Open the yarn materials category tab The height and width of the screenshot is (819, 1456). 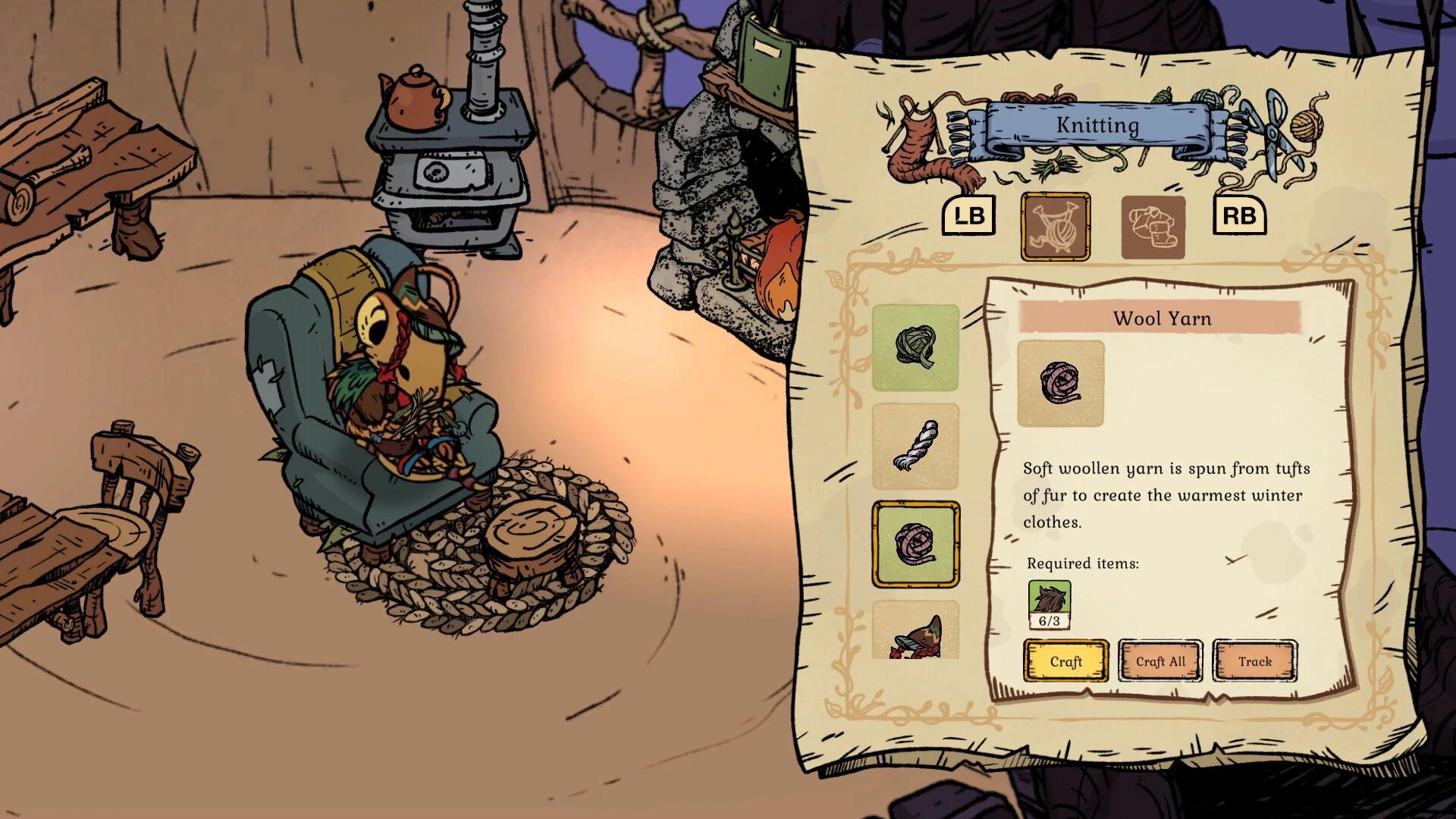point(1055,226)
